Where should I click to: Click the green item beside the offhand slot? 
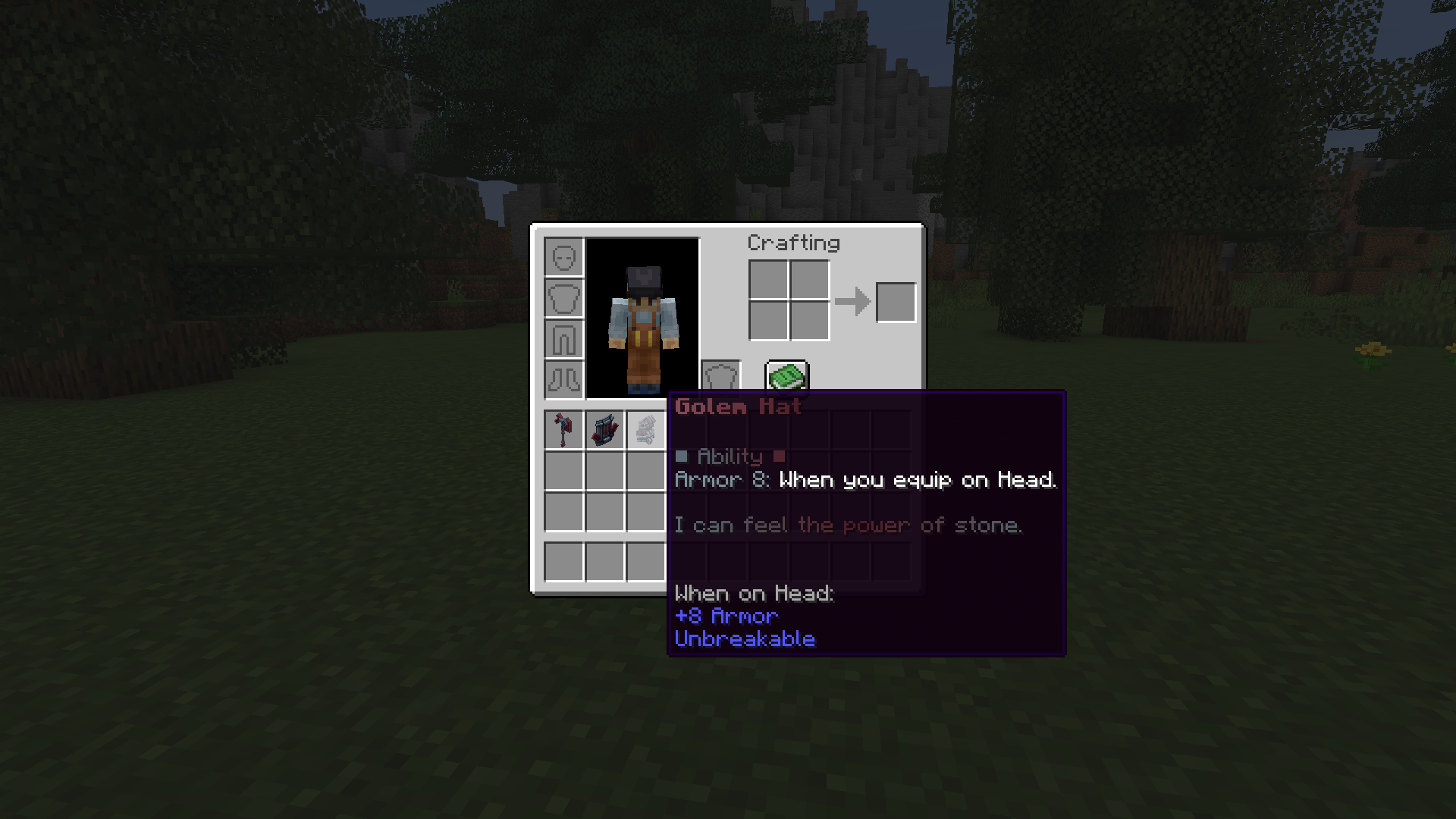786,377
